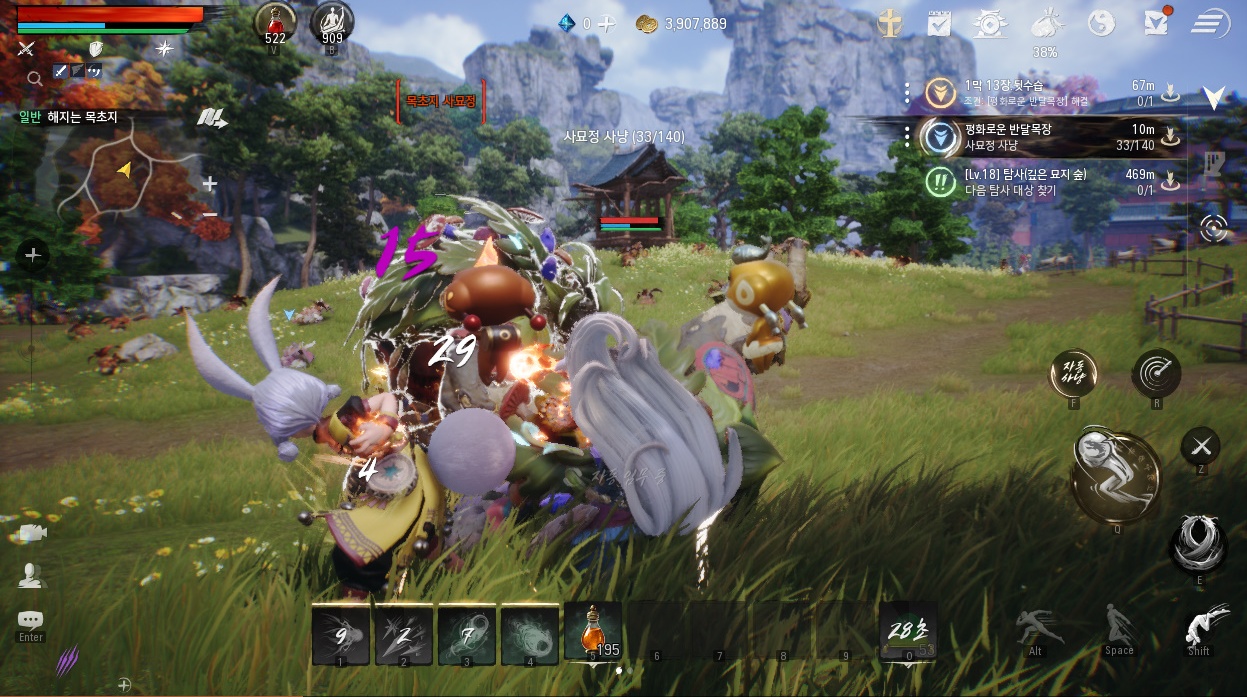Open the yin-yang symbol menu
Screen dimensions: 1247x697
tap(1101, 23)
